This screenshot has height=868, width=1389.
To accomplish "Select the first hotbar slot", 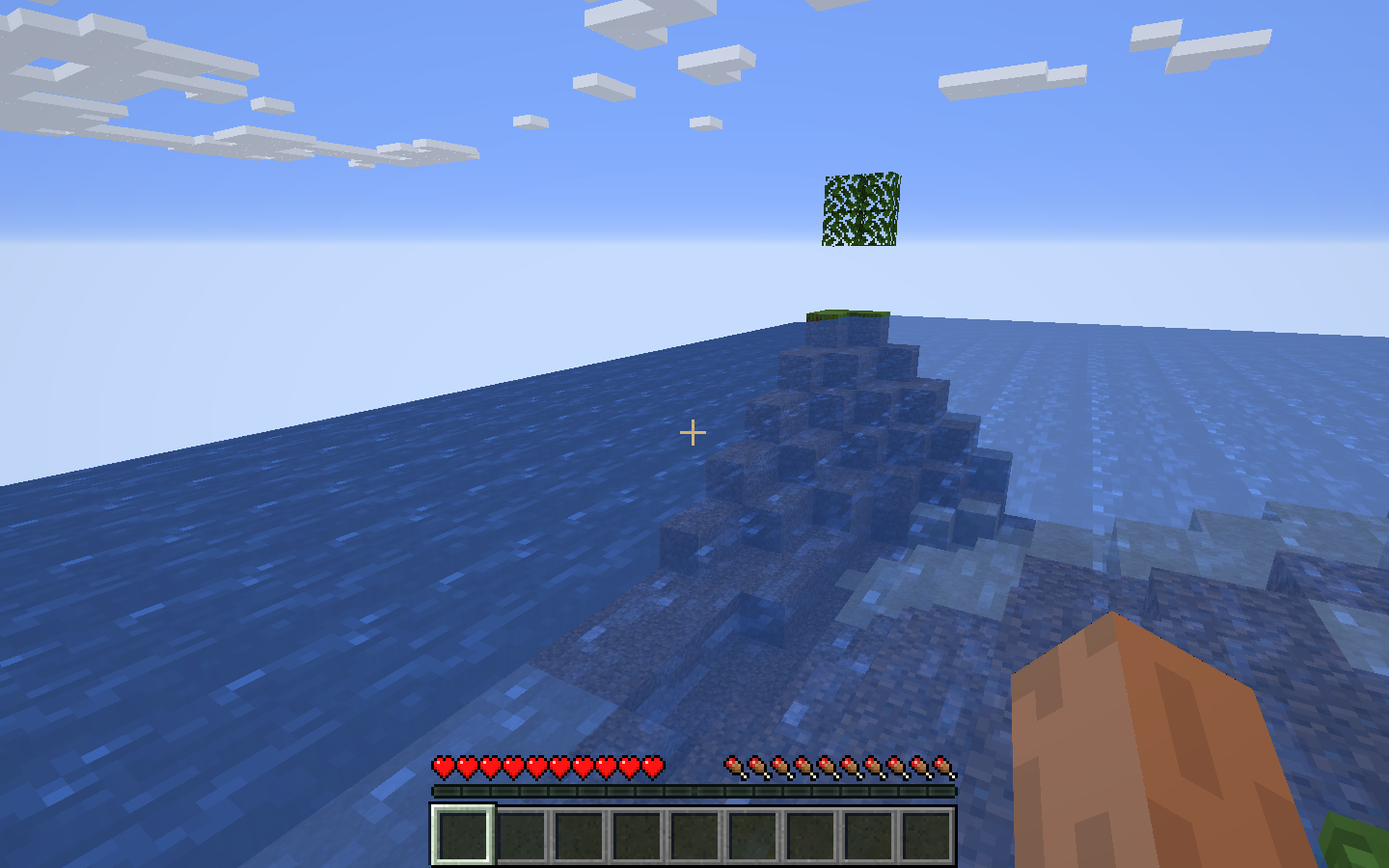I will coord(463,837).
